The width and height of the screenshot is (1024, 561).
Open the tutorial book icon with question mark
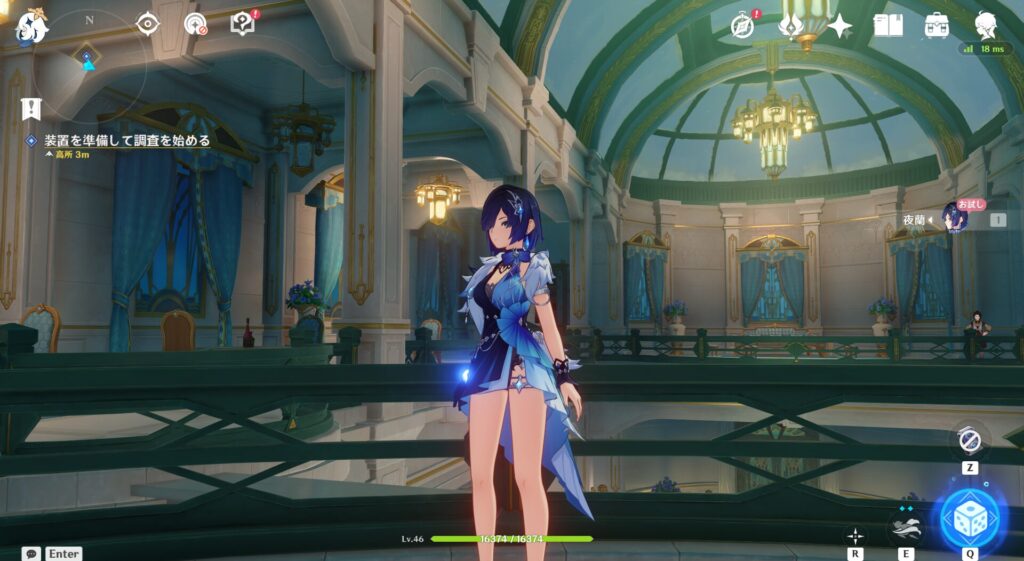242,23
